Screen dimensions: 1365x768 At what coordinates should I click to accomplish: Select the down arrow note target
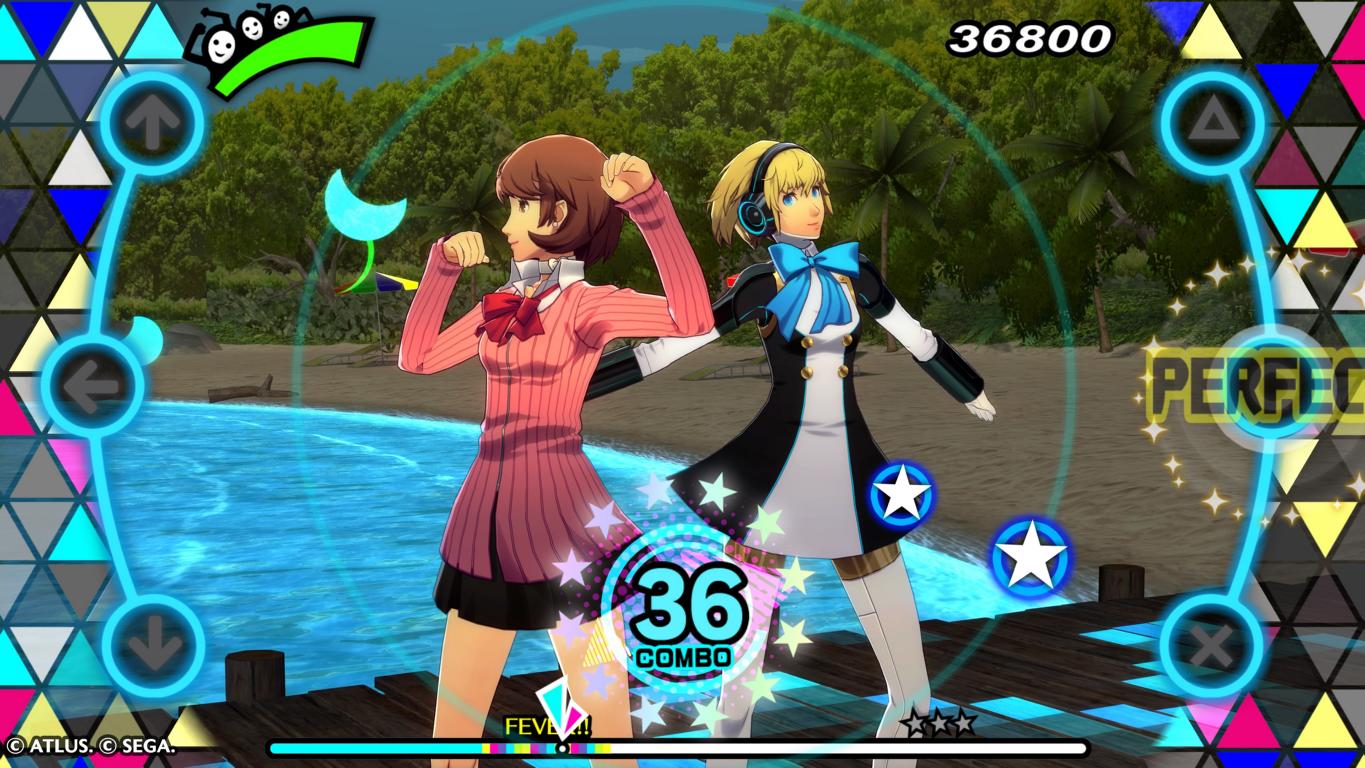153,646
